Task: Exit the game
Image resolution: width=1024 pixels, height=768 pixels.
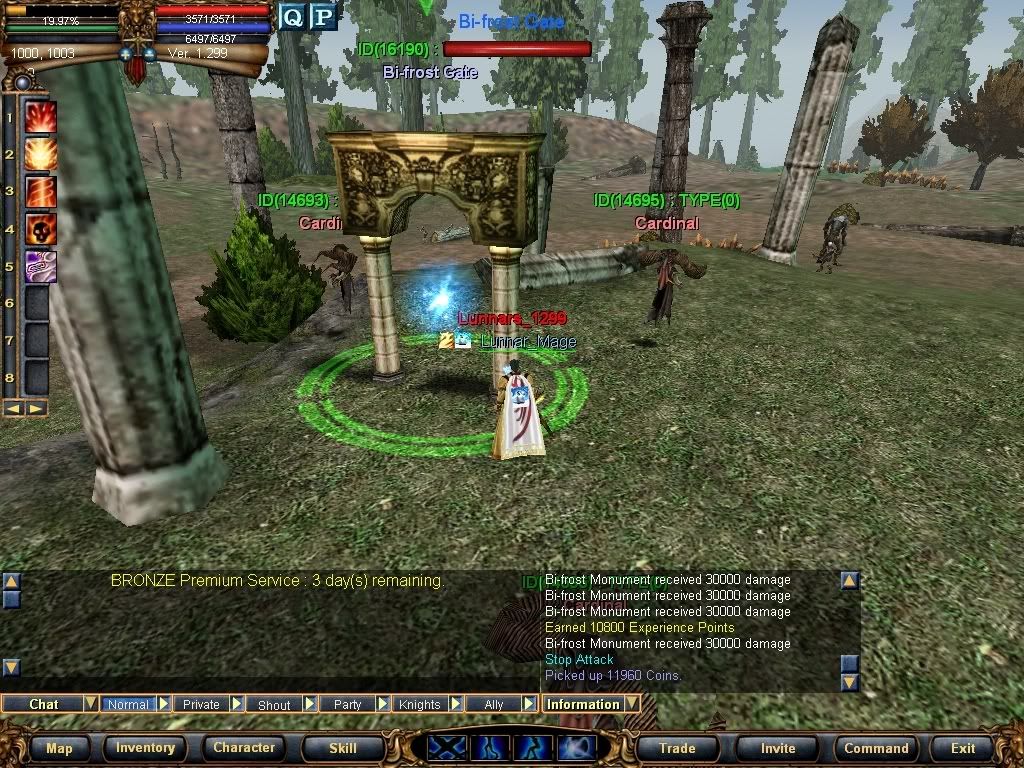Action: pyautogui.click(x=963, y=748)
